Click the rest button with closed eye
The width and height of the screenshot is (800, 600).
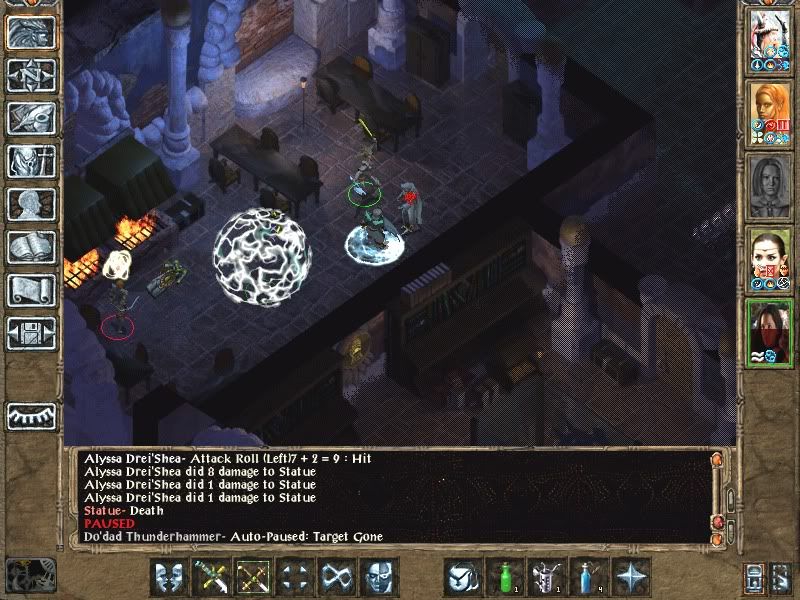point(32,416)
